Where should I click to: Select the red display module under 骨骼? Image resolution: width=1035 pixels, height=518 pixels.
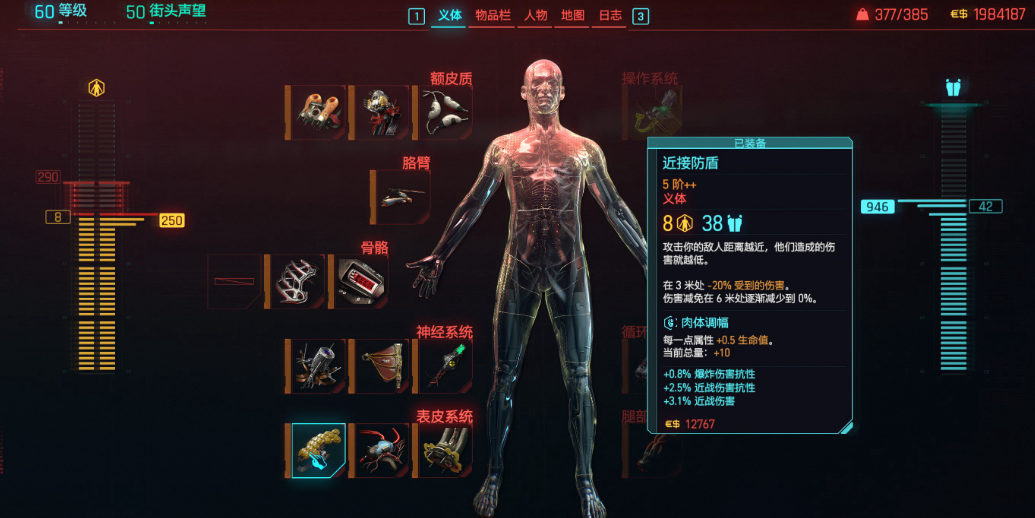360,281
